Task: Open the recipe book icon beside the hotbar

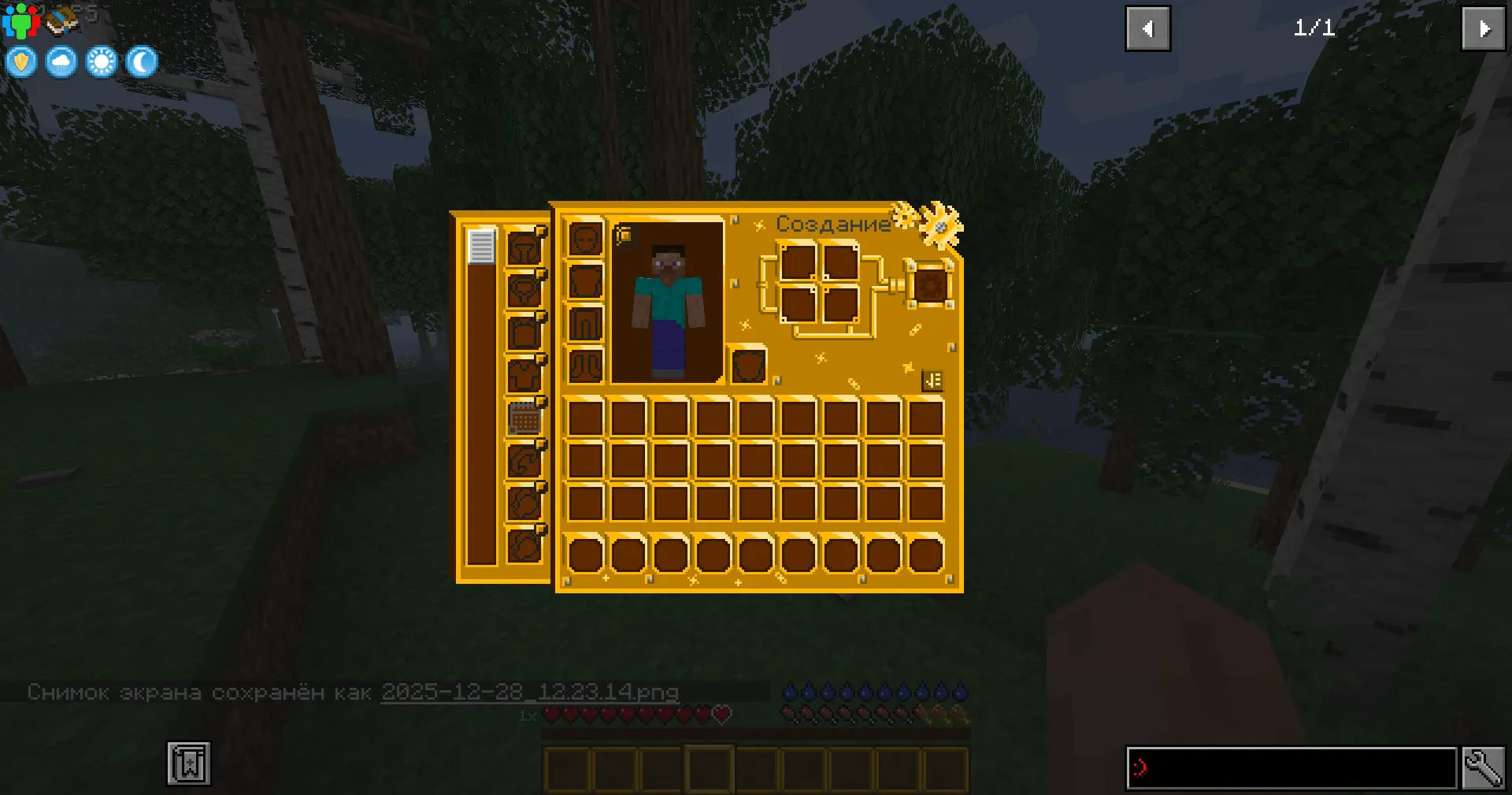Action: (189, 763)
